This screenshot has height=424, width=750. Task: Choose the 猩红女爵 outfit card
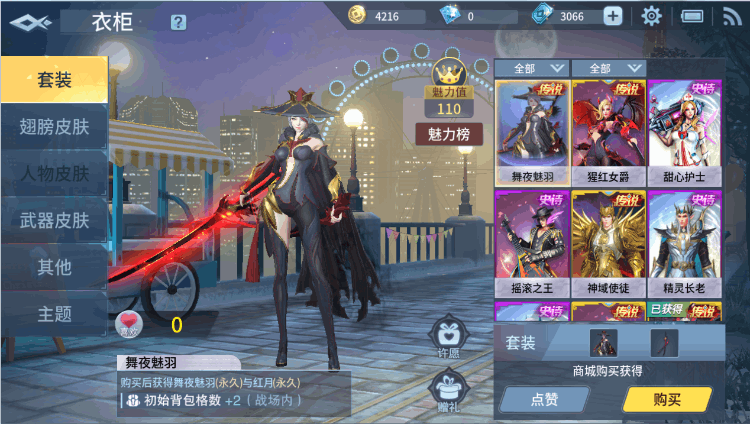(607, 132)
